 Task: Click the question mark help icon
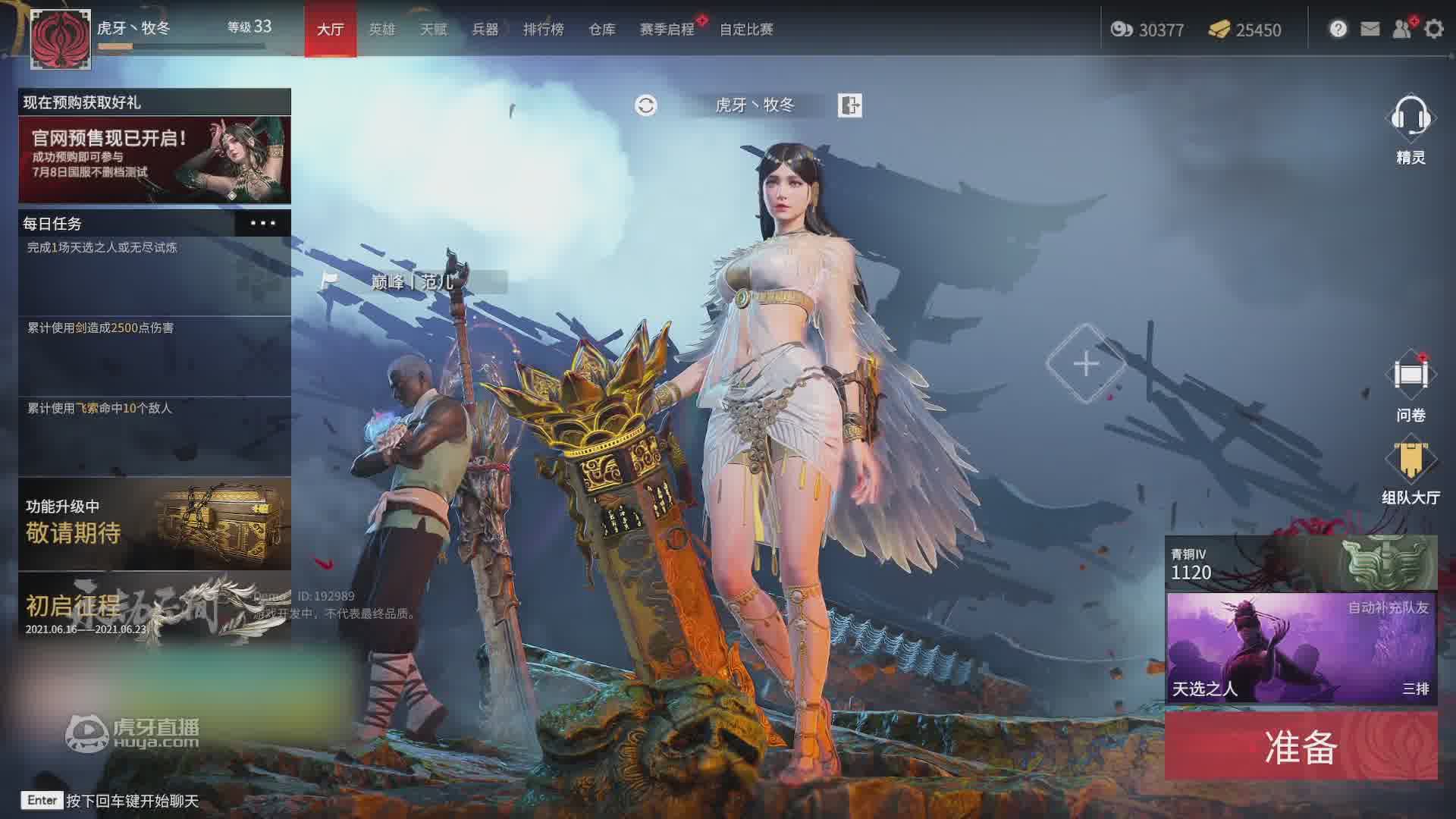coord(1338,30)
